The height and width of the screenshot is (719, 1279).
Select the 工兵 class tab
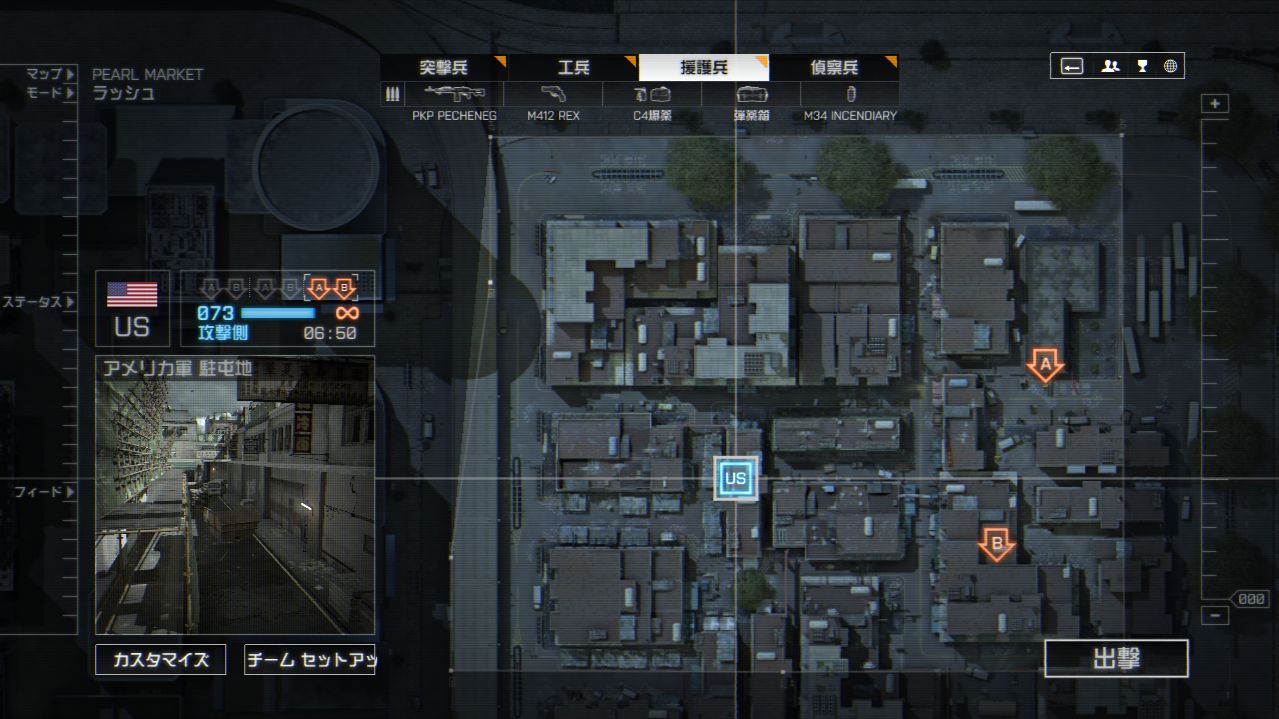573,68
